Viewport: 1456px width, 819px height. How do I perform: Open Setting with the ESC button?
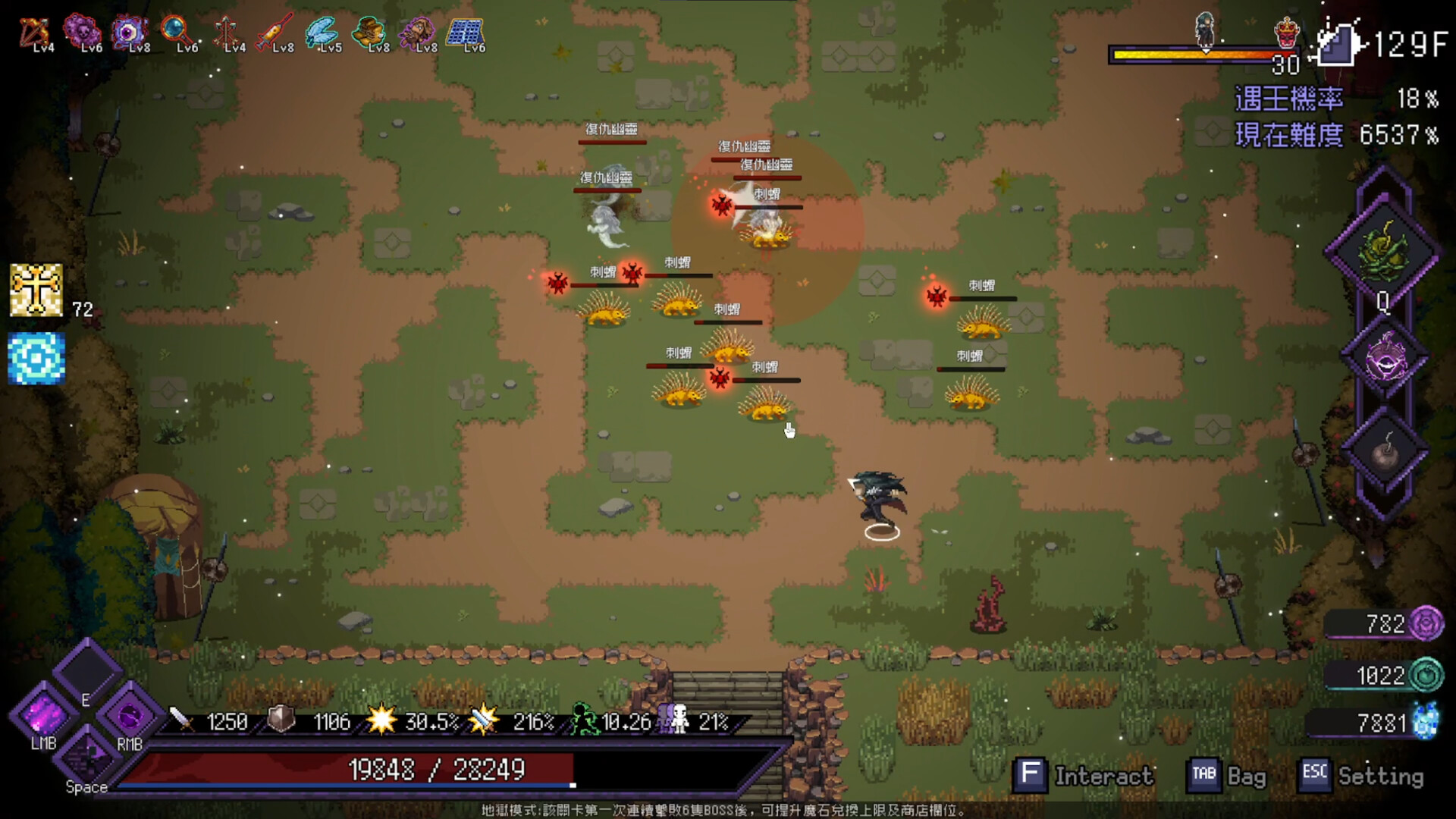(x=1314, y=775)
